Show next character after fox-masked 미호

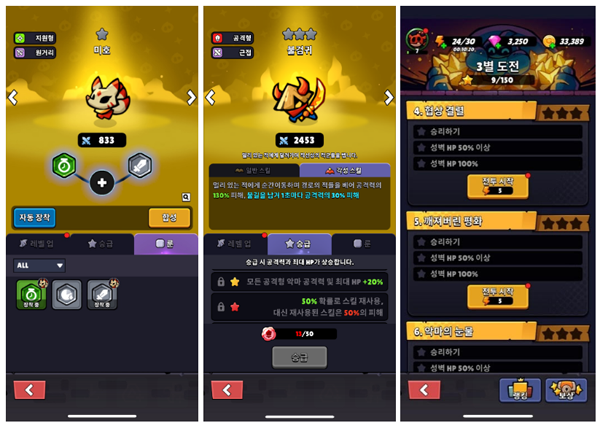click(191, 97)
